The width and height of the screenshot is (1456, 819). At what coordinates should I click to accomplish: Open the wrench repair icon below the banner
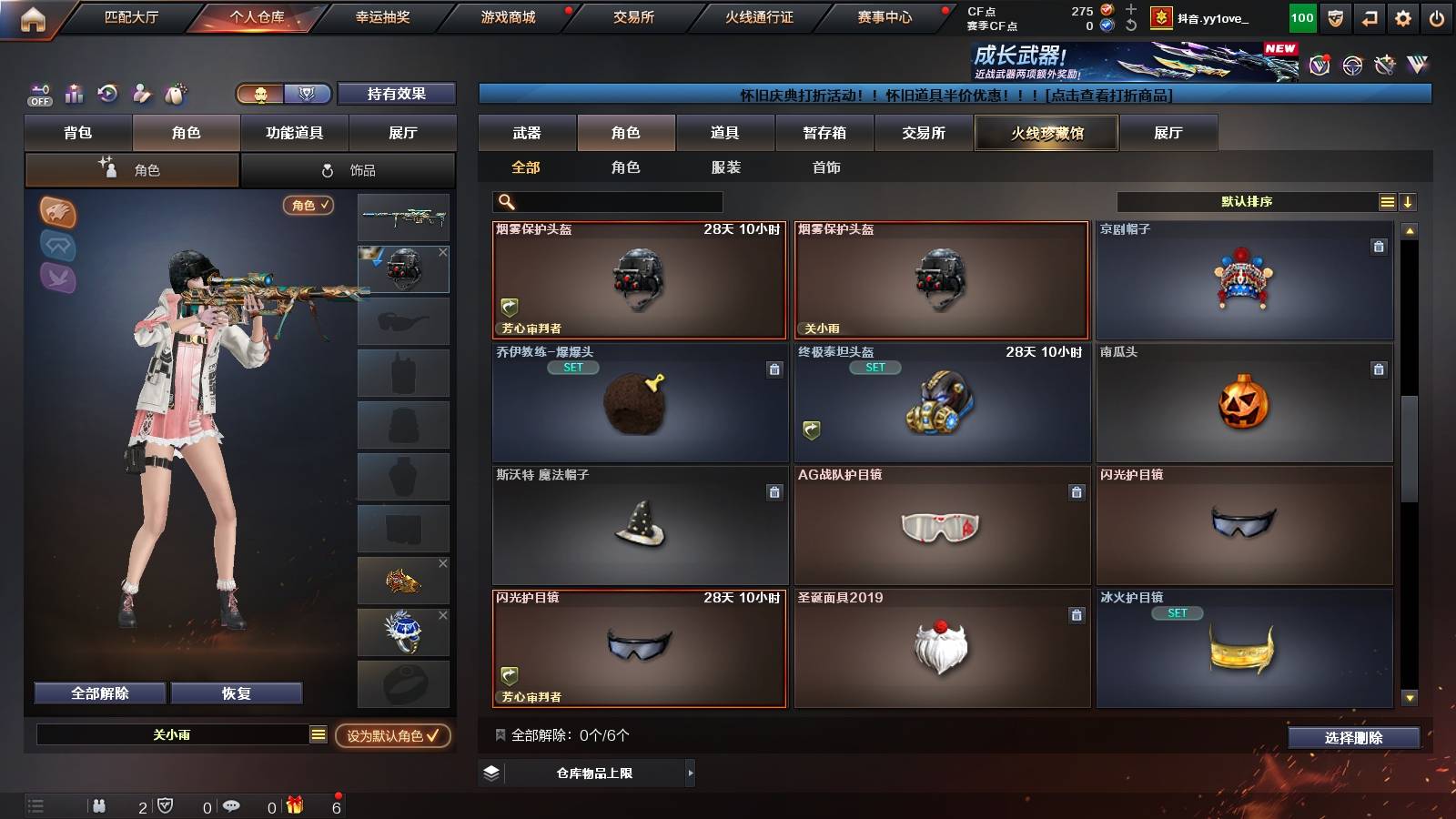[x=1386, y=65]
